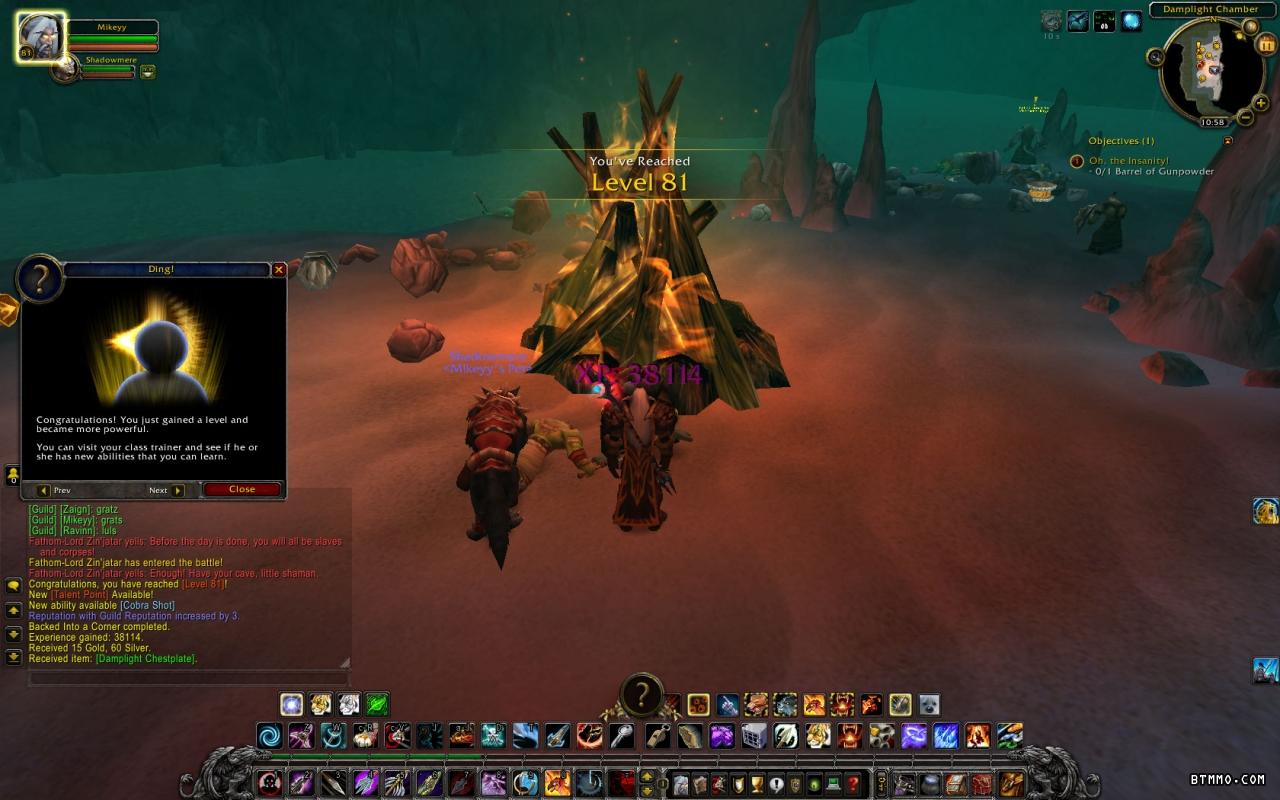Click the blue swirl ability icon
Screen dimensions: 1280x800
[269, 737]
